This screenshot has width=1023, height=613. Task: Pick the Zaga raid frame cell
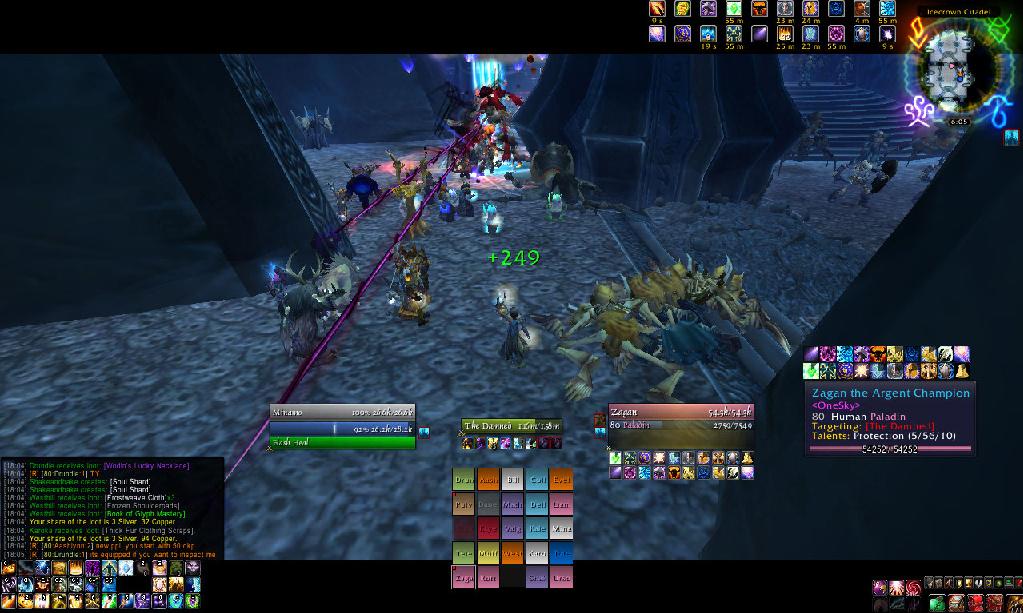[x=464, y=576]
